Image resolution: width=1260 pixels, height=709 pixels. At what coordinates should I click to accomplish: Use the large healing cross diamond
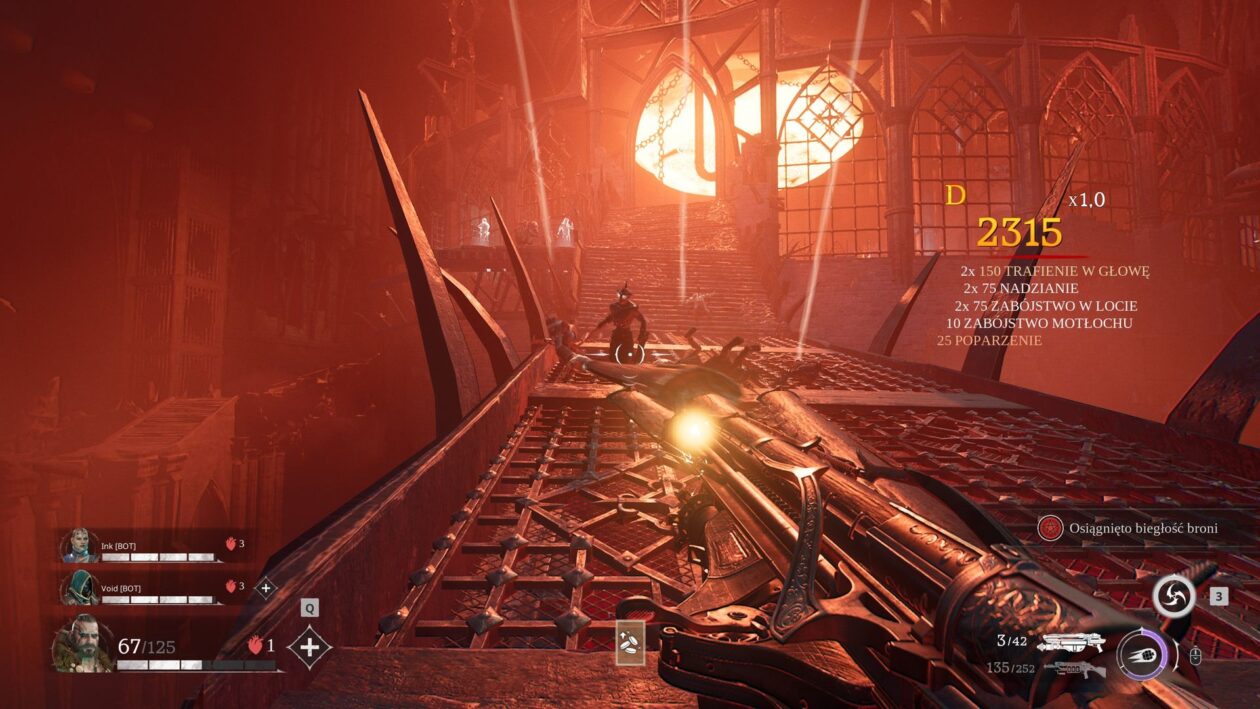(309, 648)
